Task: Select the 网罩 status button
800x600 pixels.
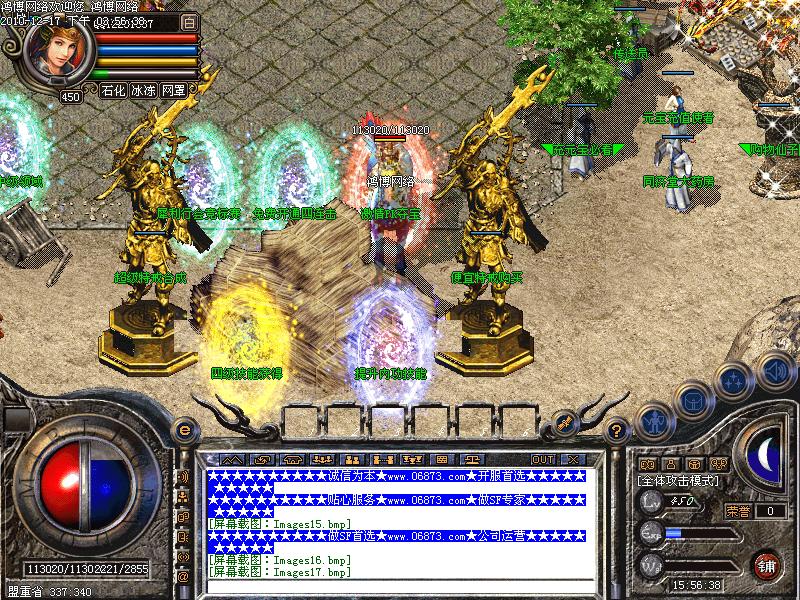Action: (173, 90)
